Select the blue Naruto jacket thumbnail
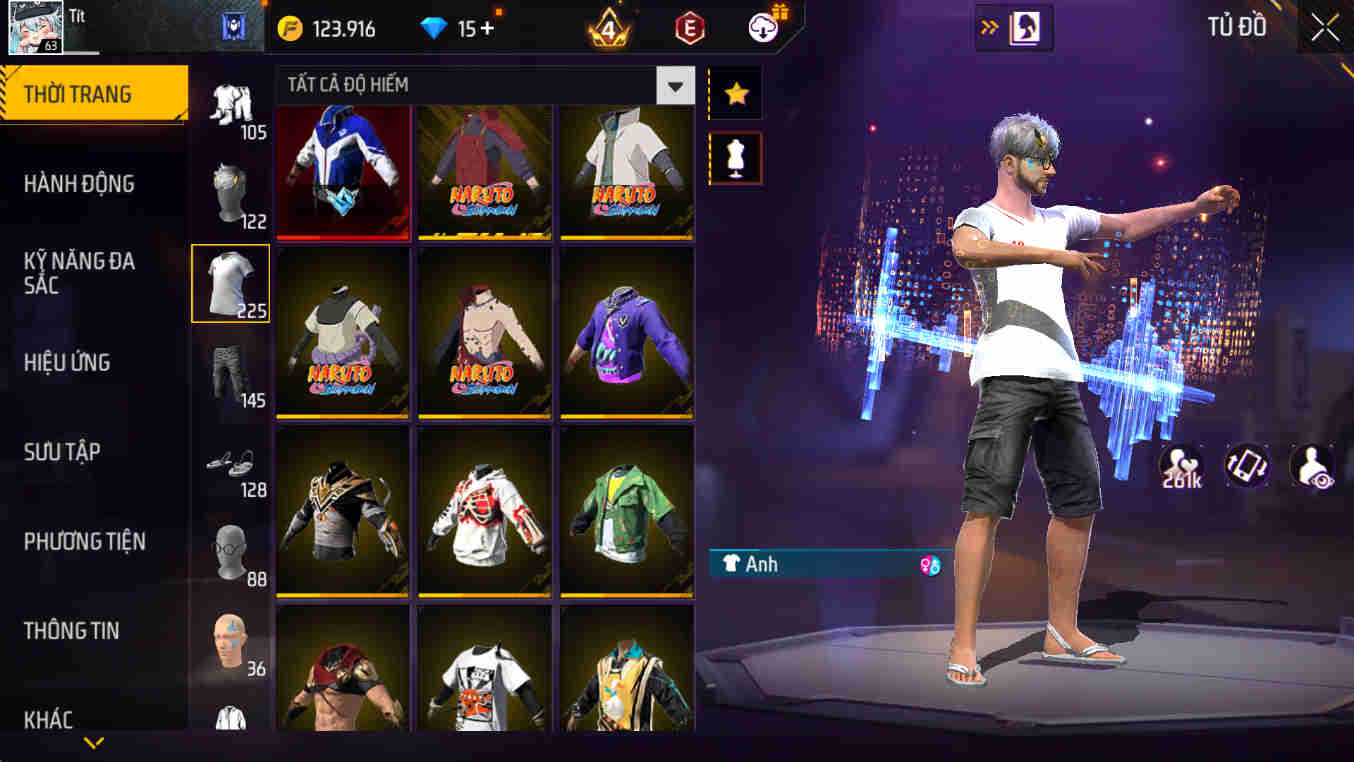The image size is (1354, 762). point(343,174)
